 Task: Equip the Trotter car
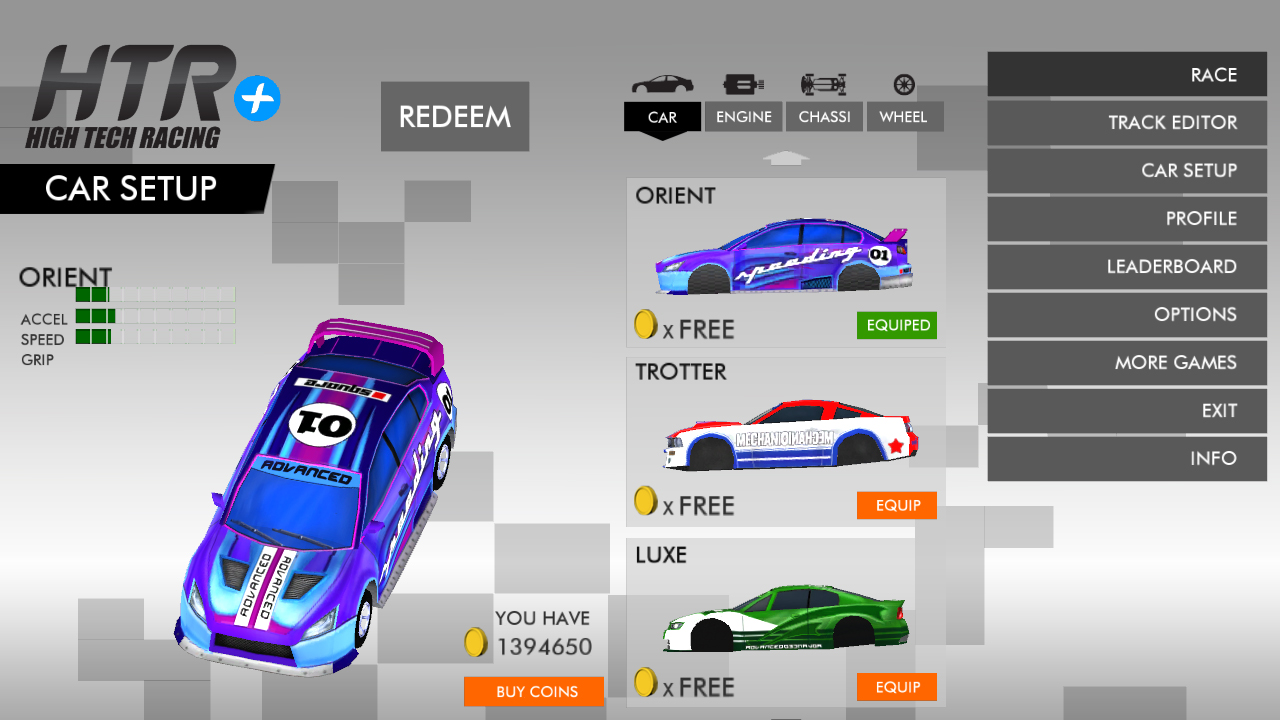(896, 505)
